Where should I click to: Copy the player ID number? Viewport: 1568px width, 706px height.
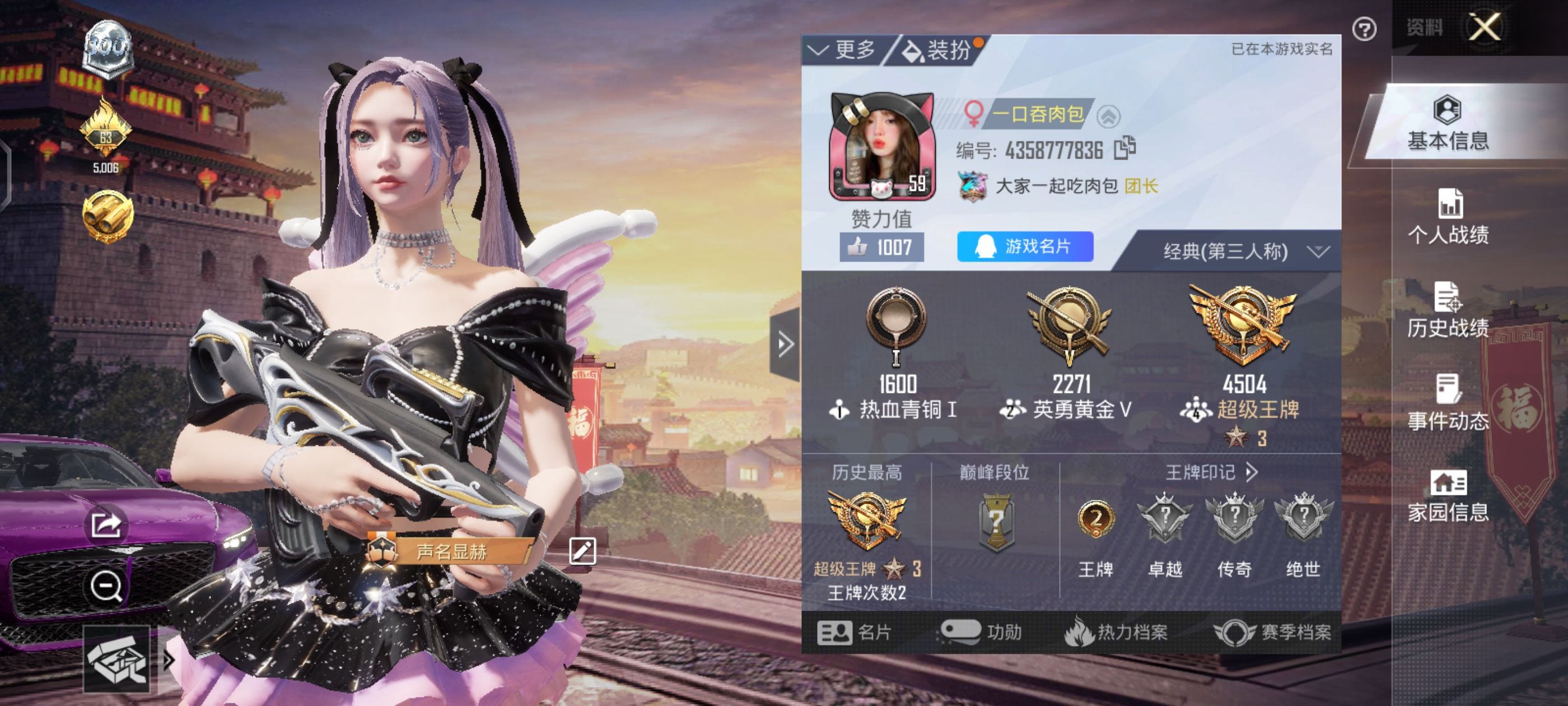(1124, 148)
